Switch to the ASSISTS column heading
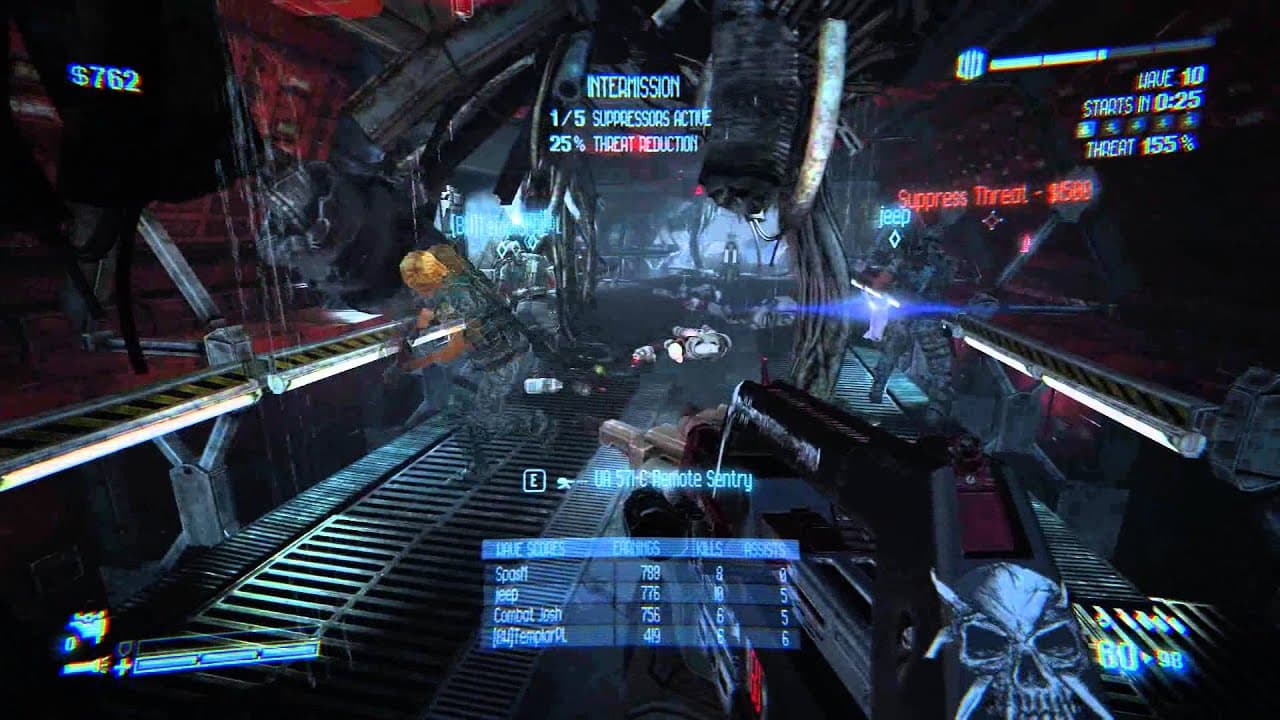Screen dimensions: 1280x720 click(764, 547)
